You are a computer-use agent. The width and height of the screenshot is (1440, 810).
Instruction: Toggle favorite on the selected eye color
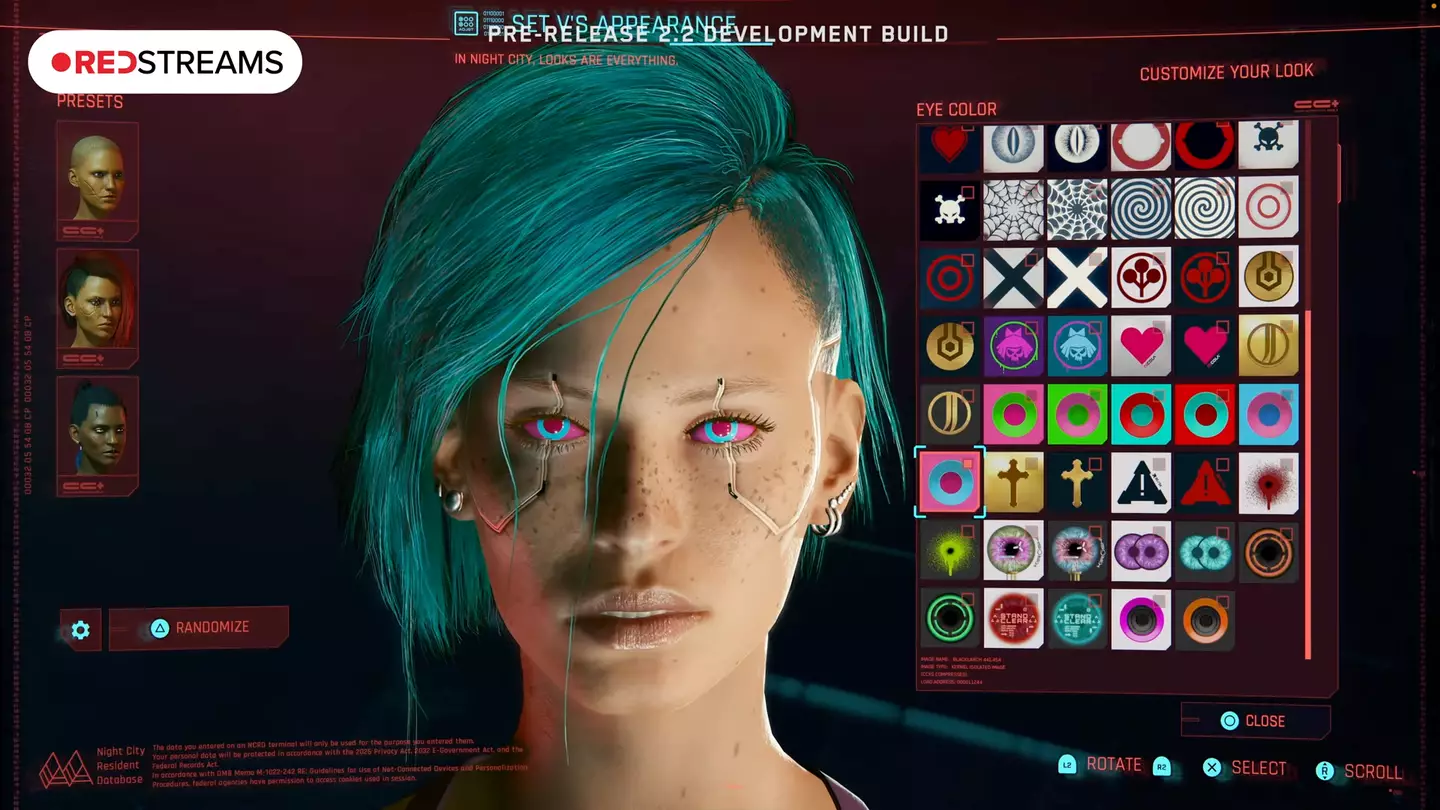point(967,465)
